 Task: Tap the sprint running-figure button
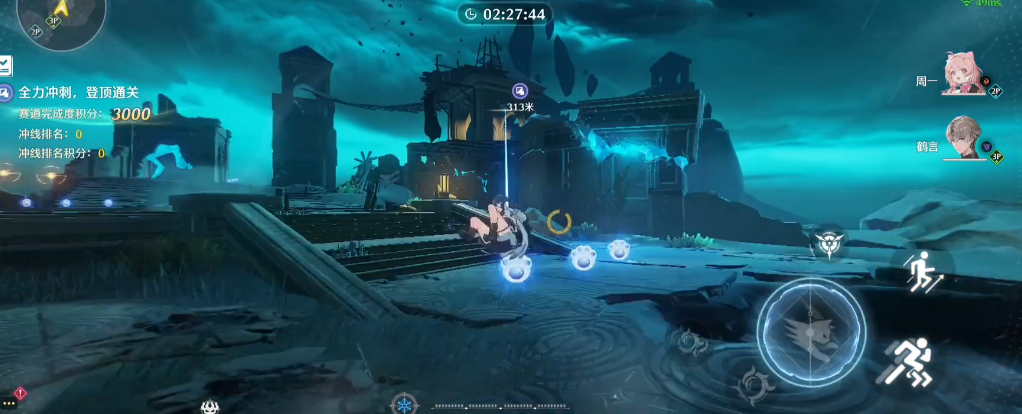pyautogui.click(x=907, y=361)
